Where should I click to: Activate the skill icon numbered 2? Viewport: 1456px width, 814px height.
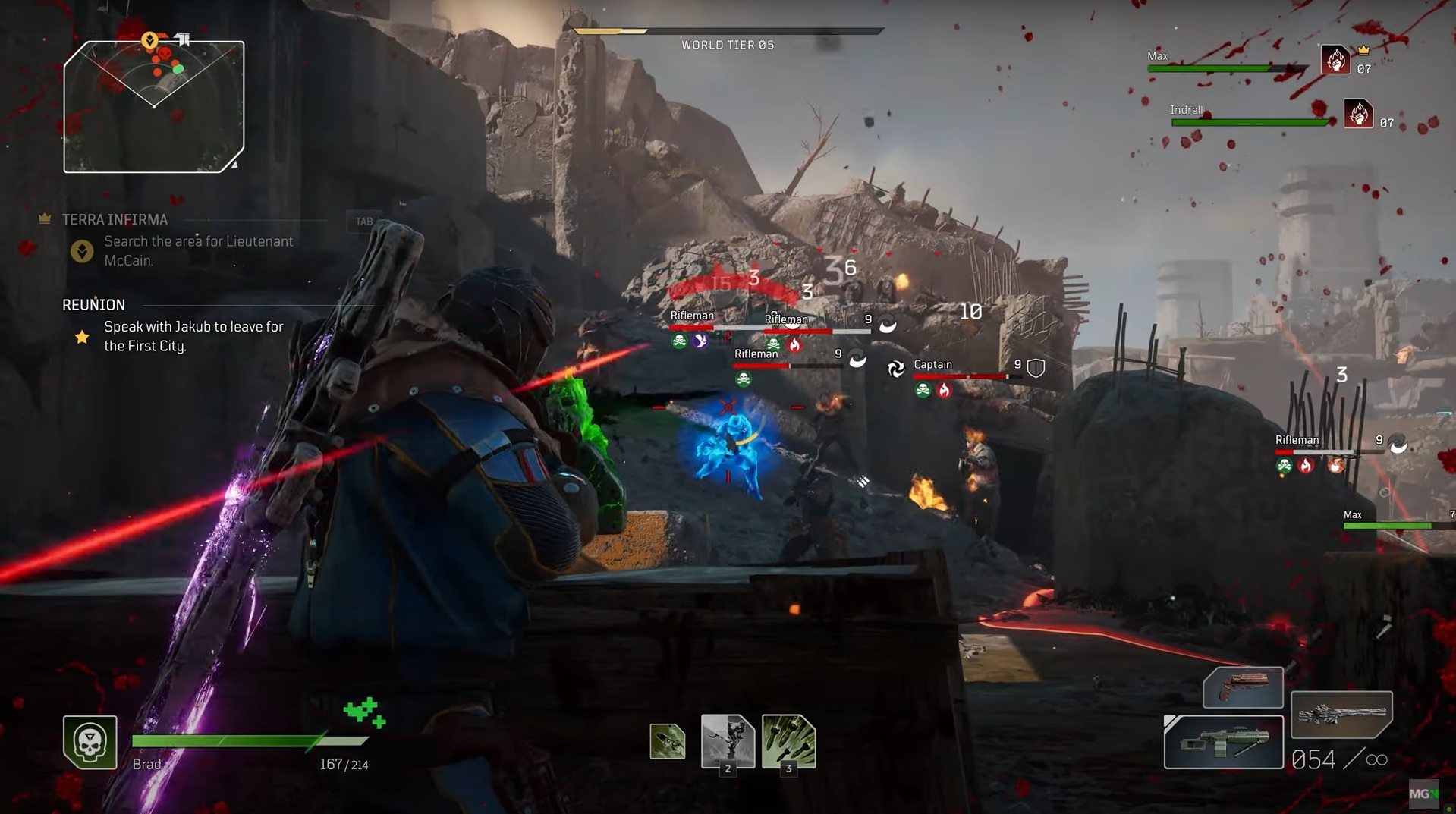coord(727,741)
